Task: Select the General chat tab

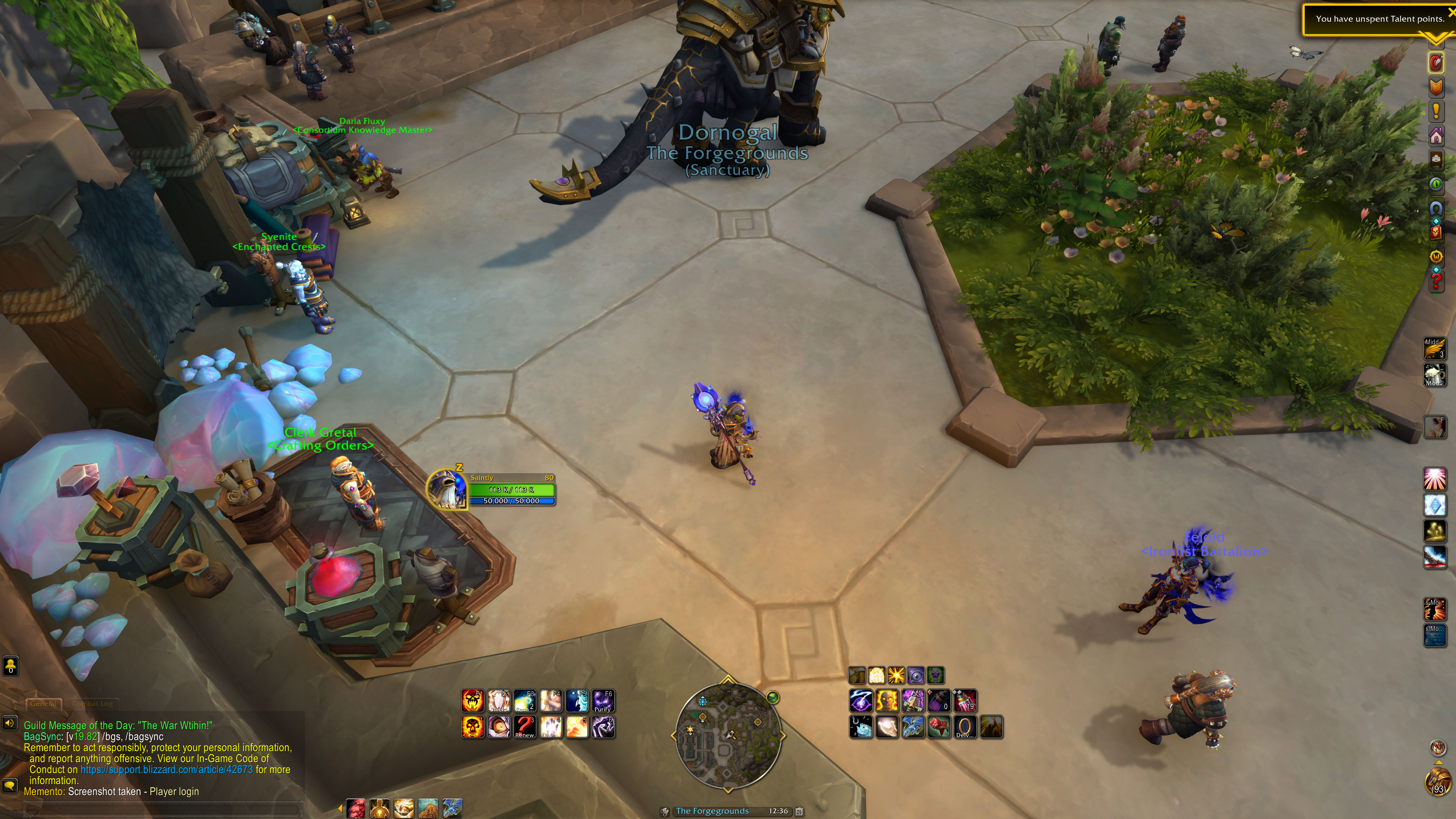Action: [43, 704]
